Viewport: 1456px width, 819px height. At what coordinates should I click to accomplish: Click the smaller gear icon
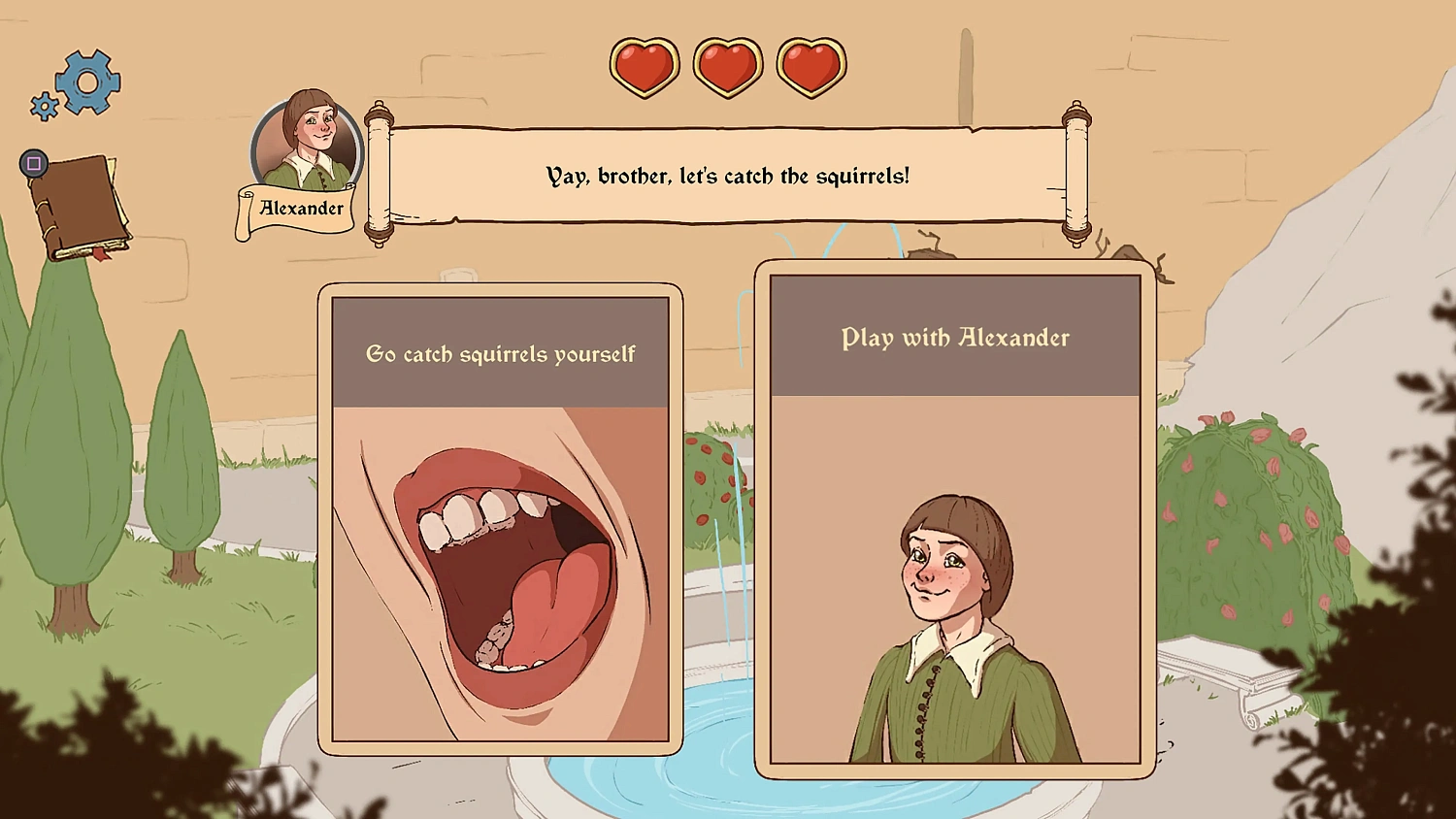click(x=45, y=107)
